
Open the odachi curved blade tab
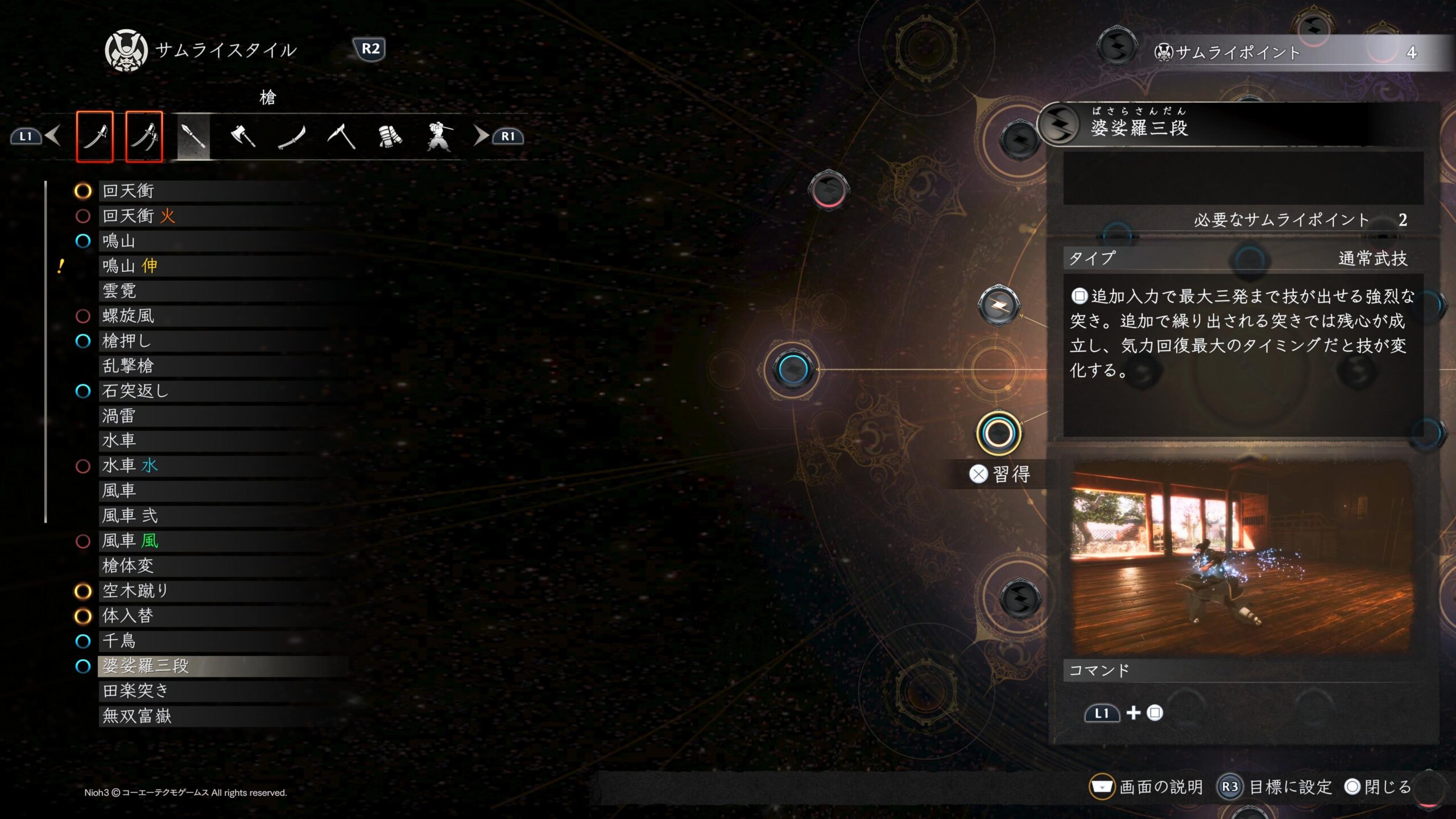[292, 136]
